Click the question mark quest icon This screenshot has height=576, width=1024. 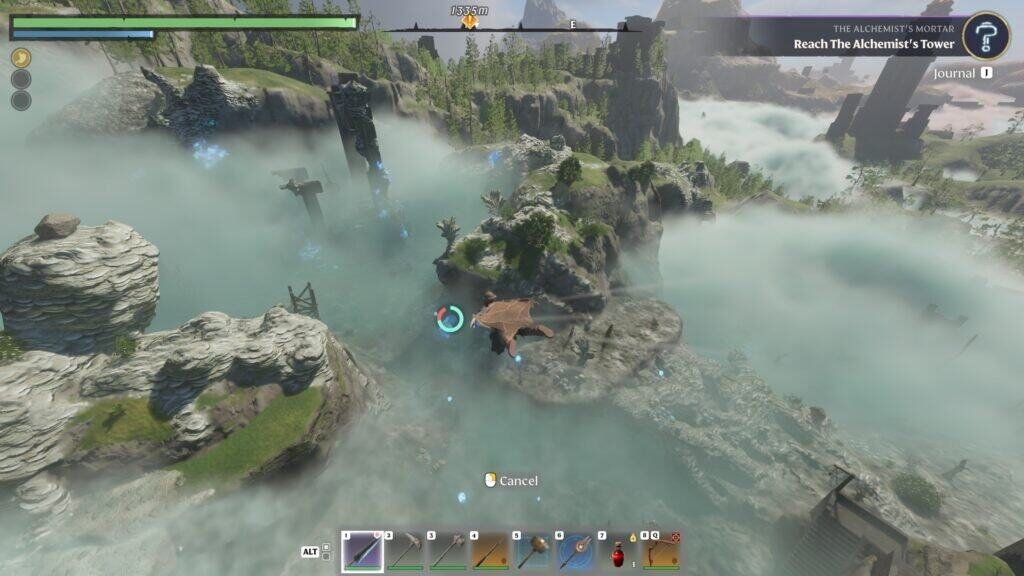click(985, 36)
